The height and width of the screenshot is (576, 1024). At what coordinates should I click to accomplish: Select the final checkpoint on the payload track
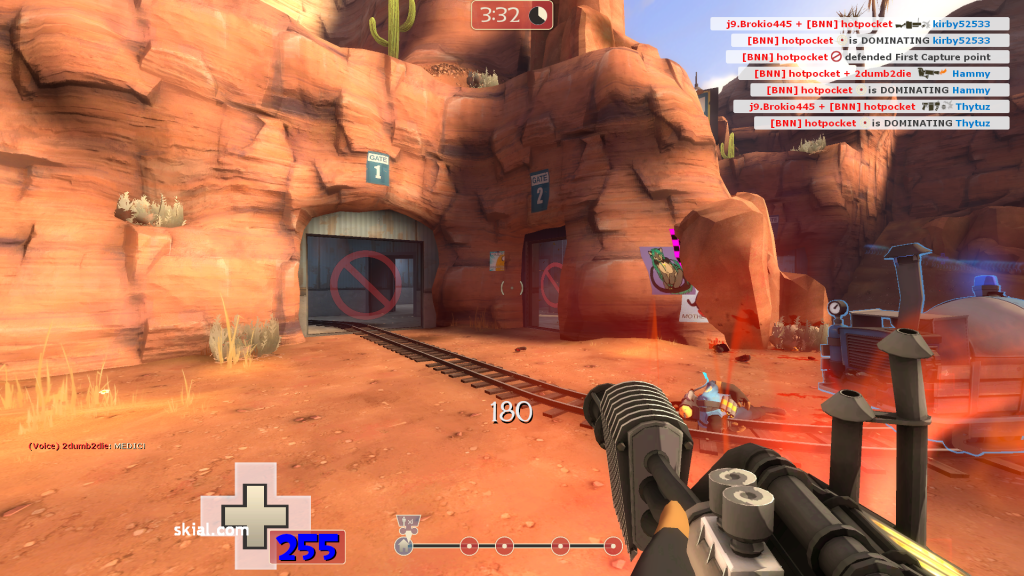coord(613,546)
